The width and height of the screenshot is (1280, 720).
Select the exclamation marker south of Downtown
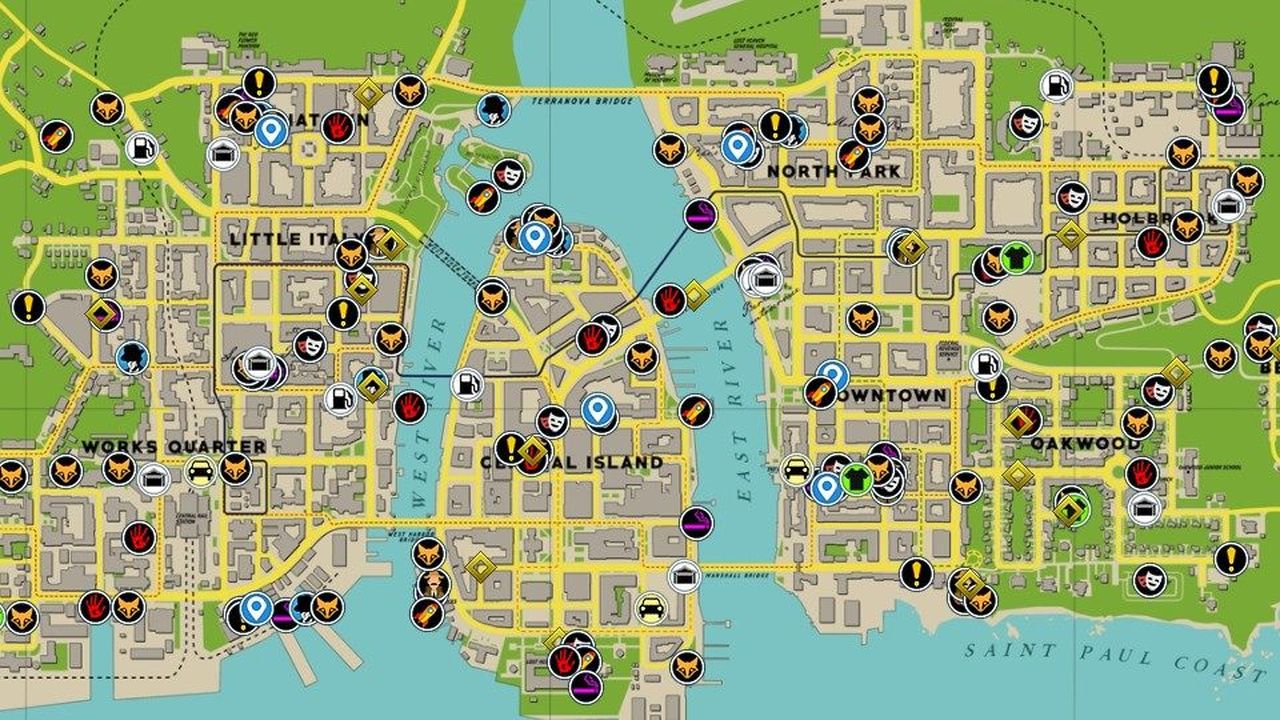[x=916, y=572]
